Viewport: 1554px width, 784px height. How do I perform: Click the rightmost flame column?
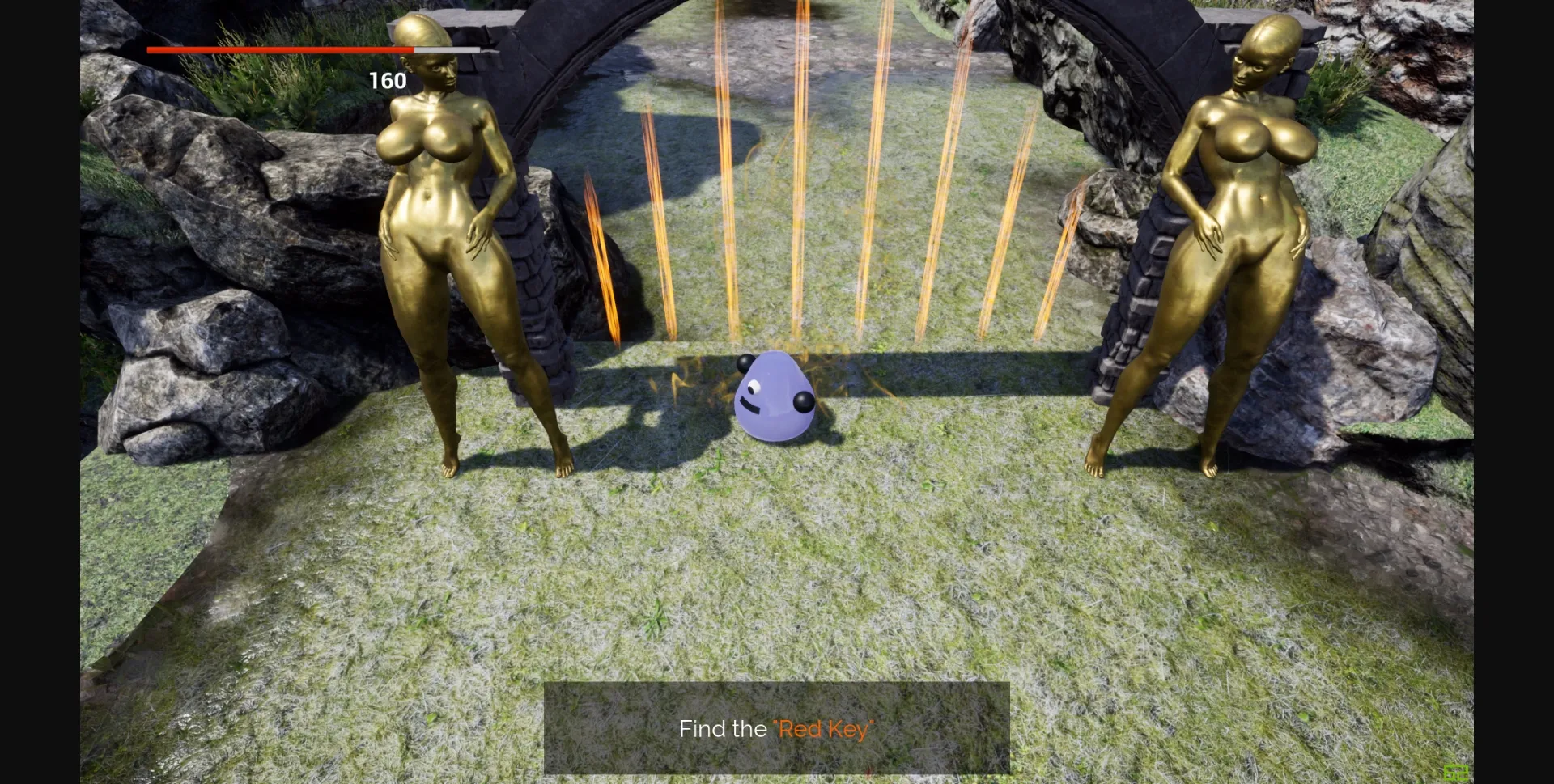pyautogui.click(x=1068, y=243)
